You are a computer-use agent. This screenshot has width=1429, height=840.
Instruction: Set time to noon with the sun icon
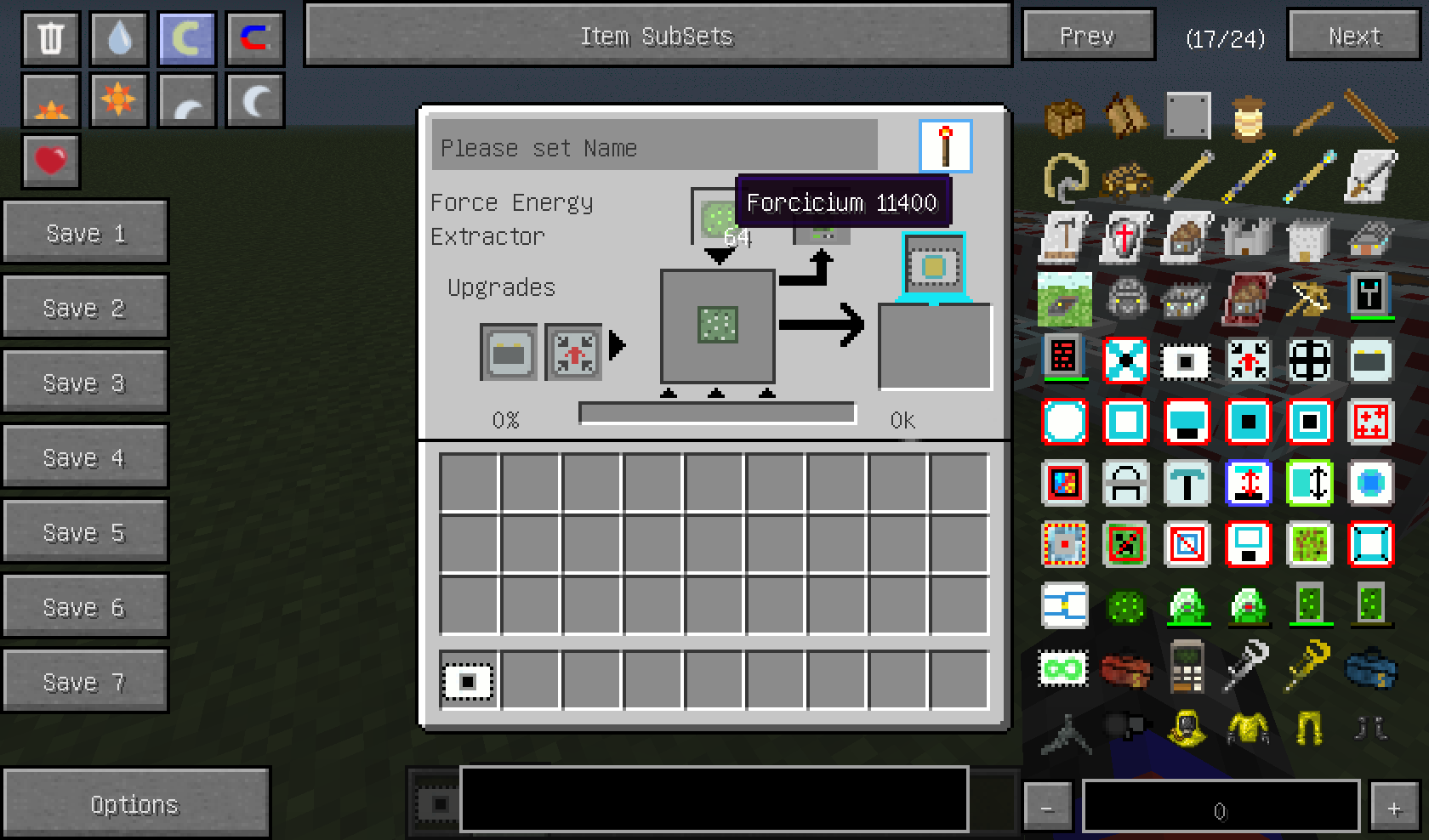pyautogui.click(x=118, y=99)
